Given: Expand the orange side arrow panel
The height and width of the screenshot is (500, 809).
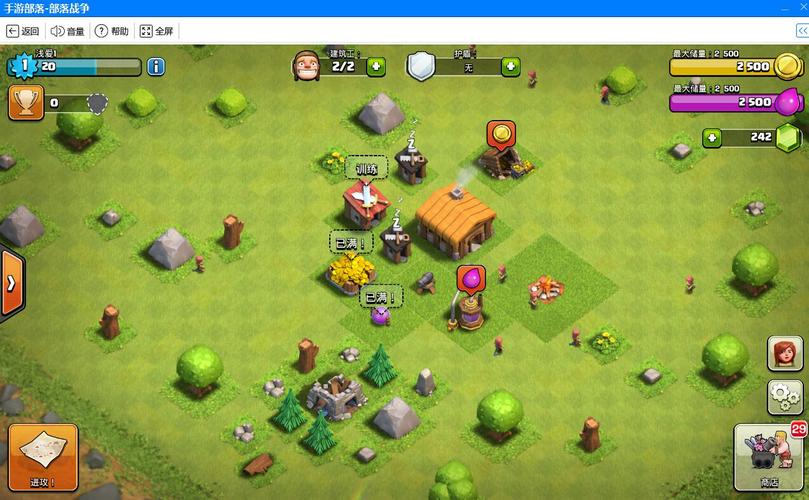Looking at the screenshot, I should (x=11, y=284).
